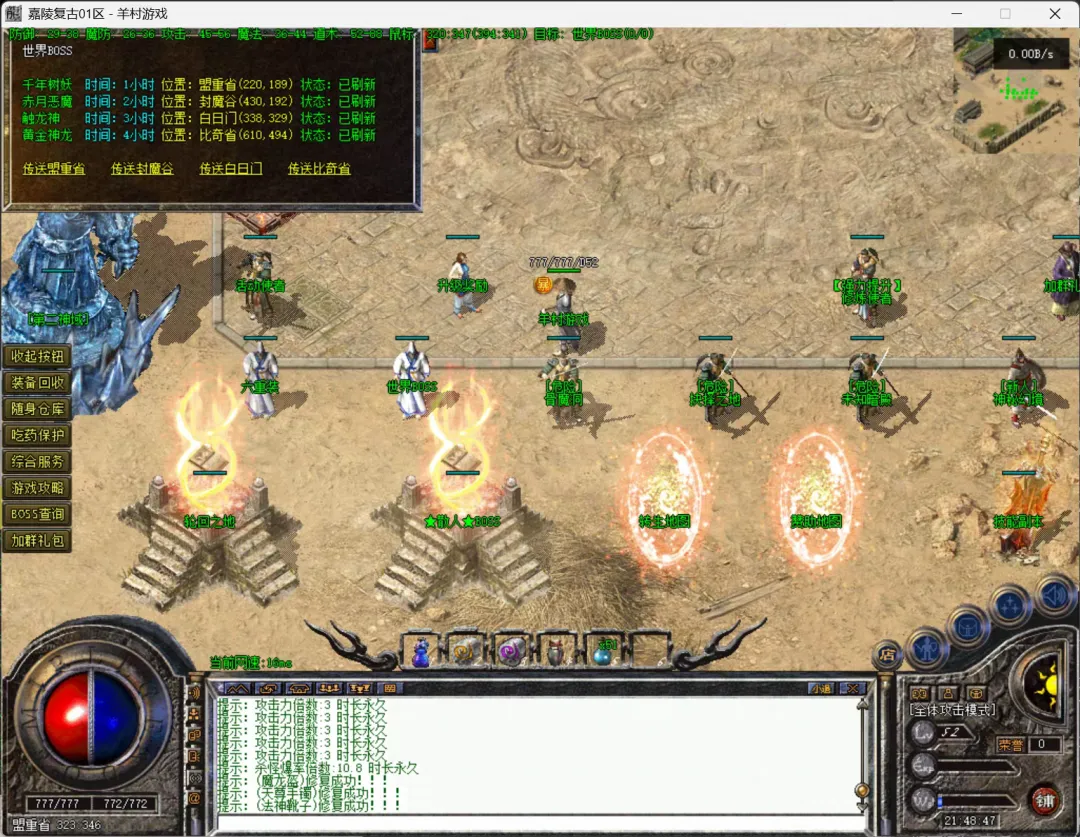This screenshot has width=1080, height=837.
Task: Teleport via the 传送比奇省 link
Action: tap(319, 169)
